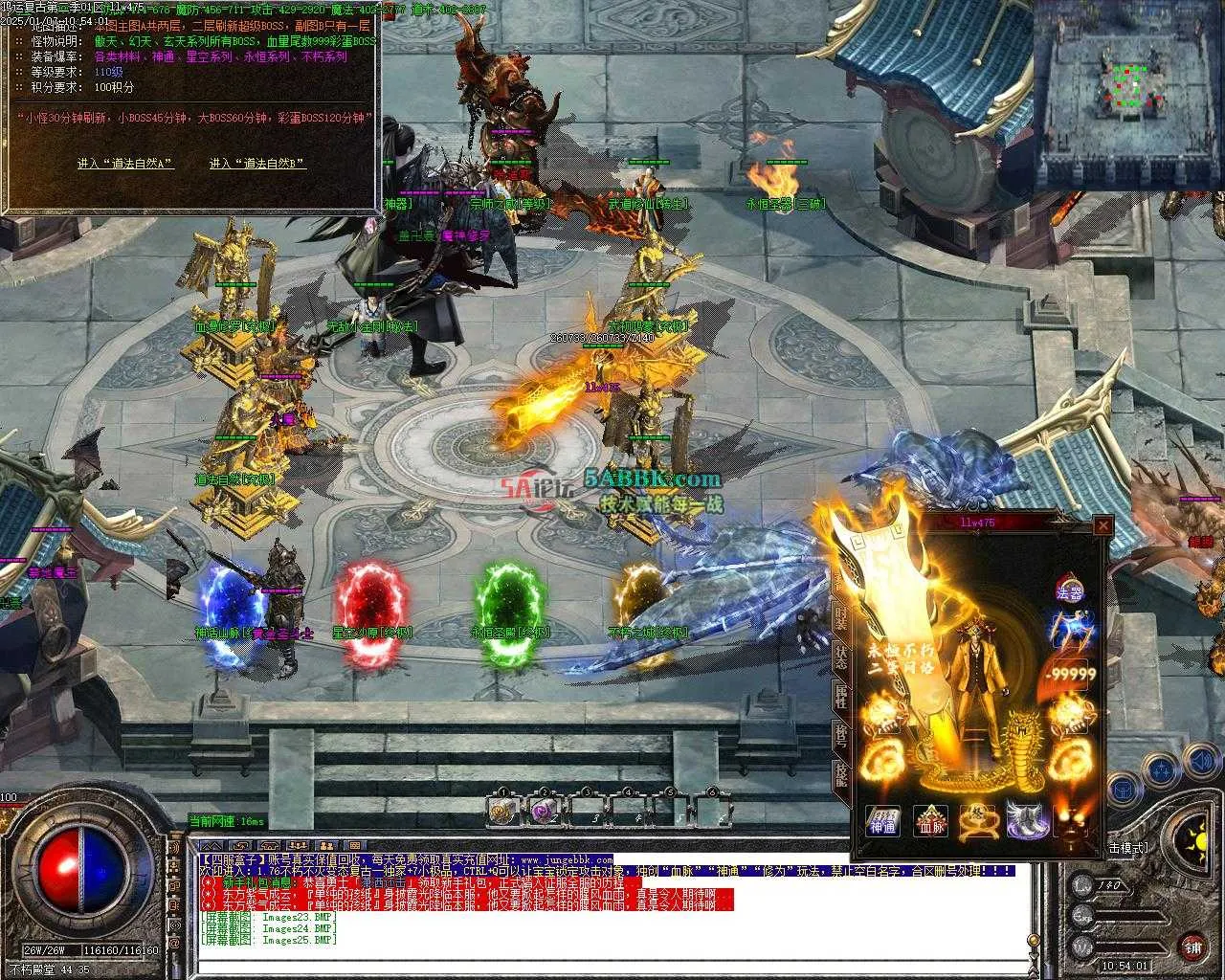Select the winged boots equipment slot
Screen dimensions: 1225x980
tap(1025, 821)
